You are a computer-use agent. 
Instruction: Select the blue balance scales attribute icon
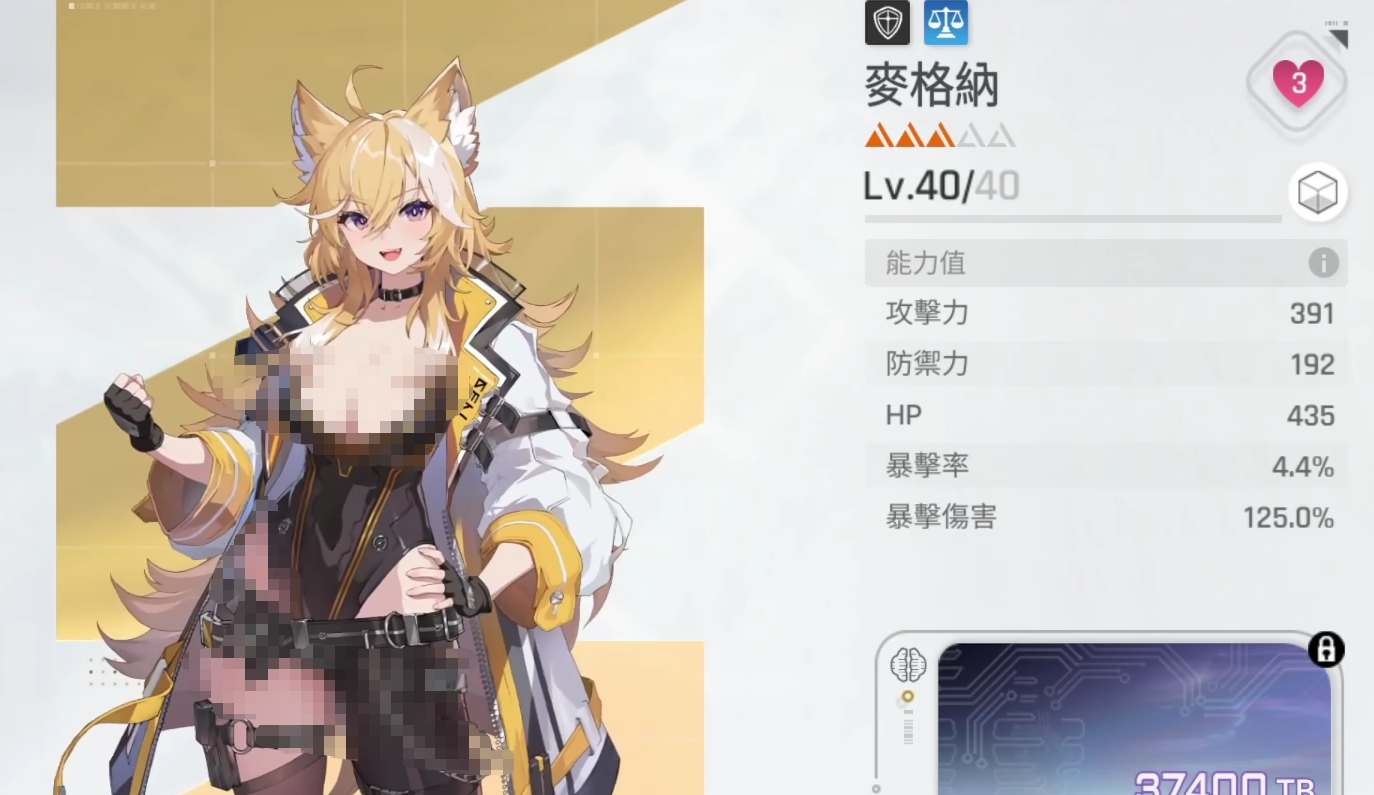945,22
